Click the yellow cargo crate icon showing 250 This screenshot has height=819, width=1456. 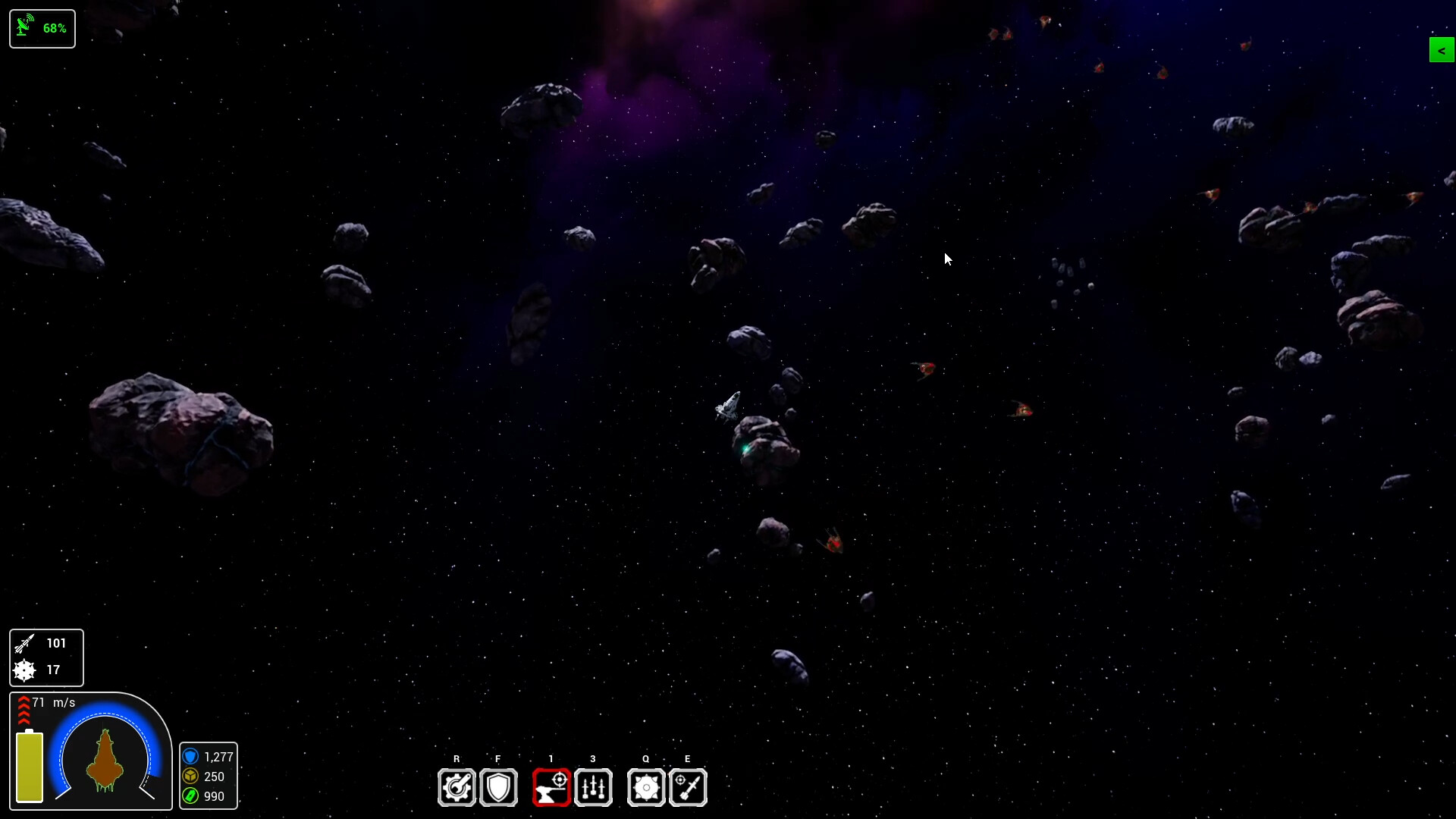coord(190,777)
